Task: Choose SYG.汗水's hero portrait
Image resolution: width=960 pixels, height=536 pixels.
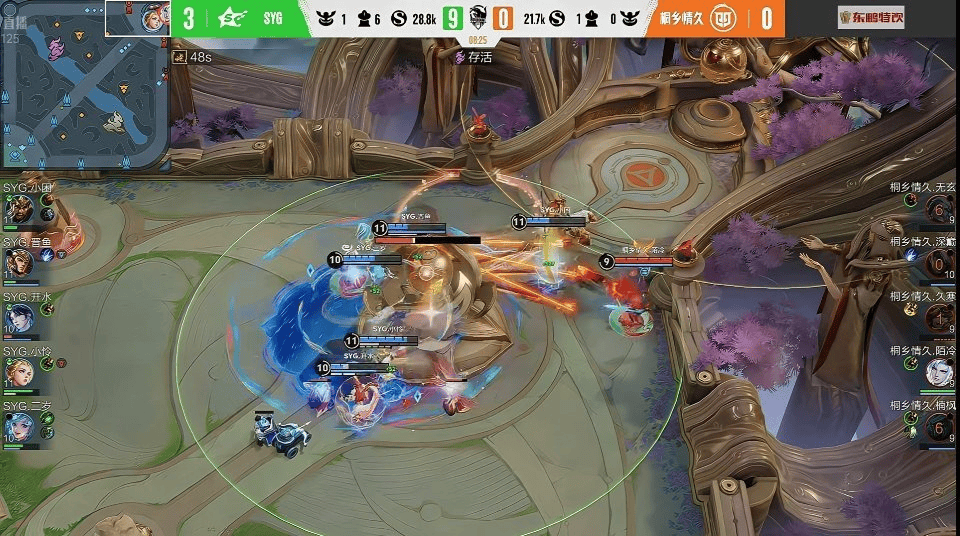Action: point(18,319)
